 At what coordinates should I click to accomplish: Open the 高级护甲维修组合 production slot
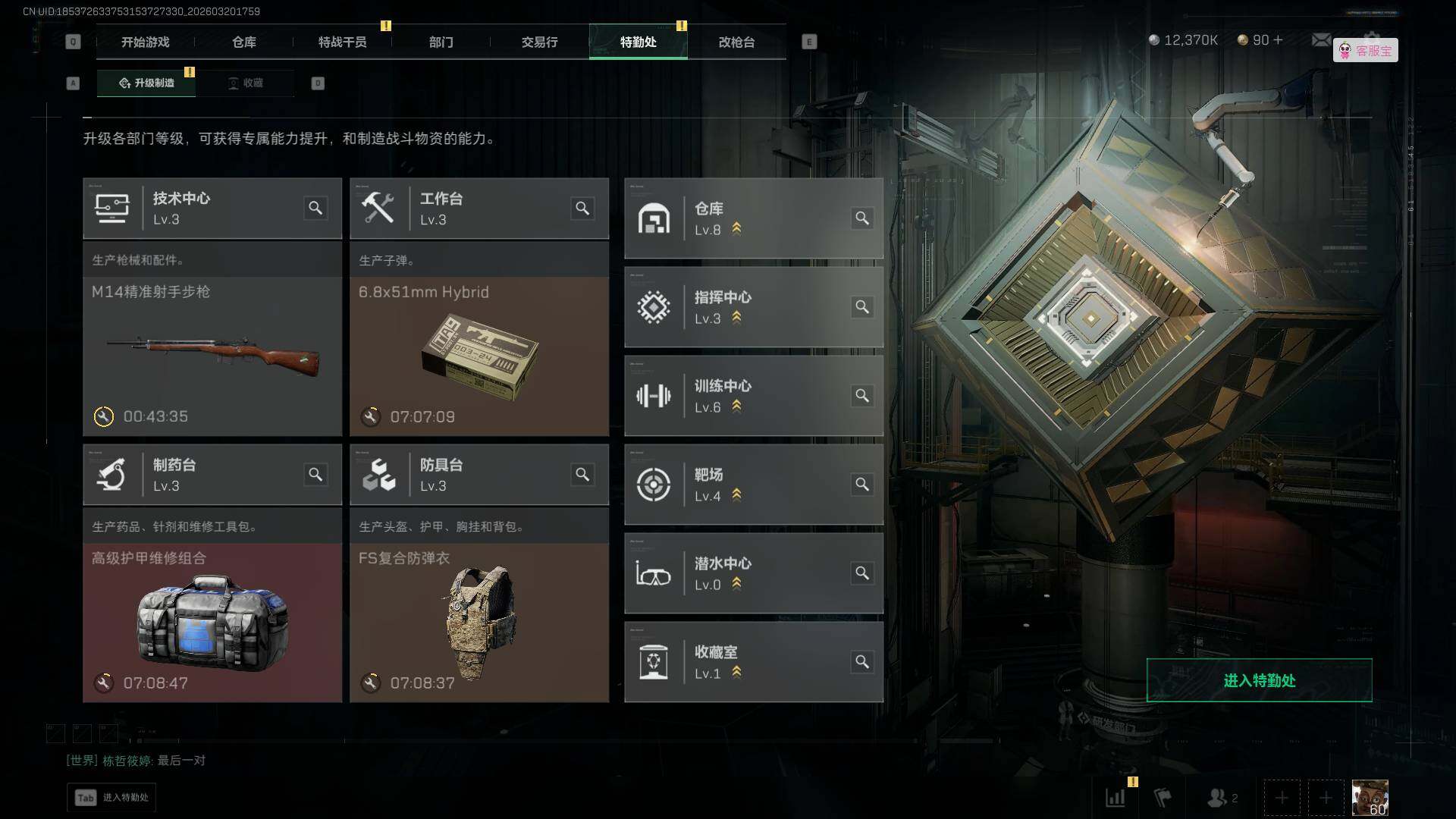(x=212, y=622)
